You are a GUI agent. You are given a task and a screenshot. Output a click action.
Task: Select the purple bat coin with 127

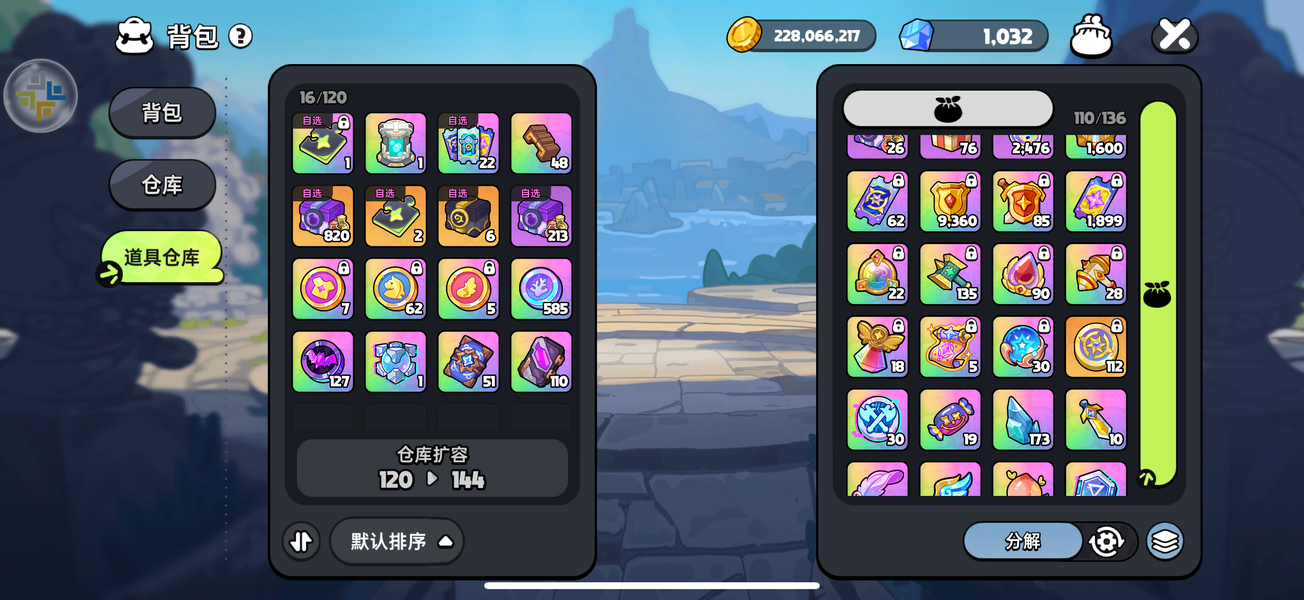[x=322, y=362]
